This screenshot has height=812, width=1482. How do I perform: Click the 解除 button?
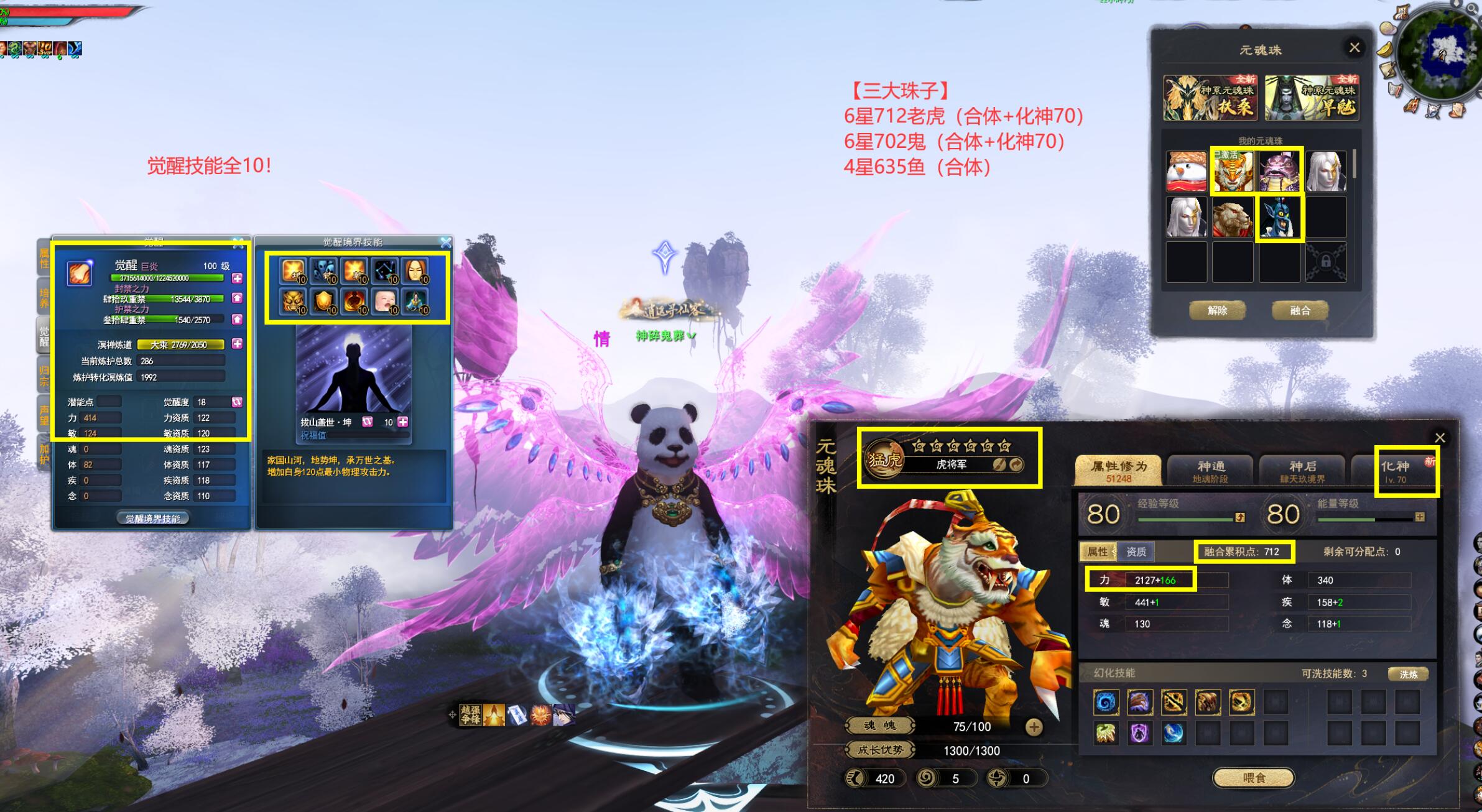click(x=1217, y=310)
